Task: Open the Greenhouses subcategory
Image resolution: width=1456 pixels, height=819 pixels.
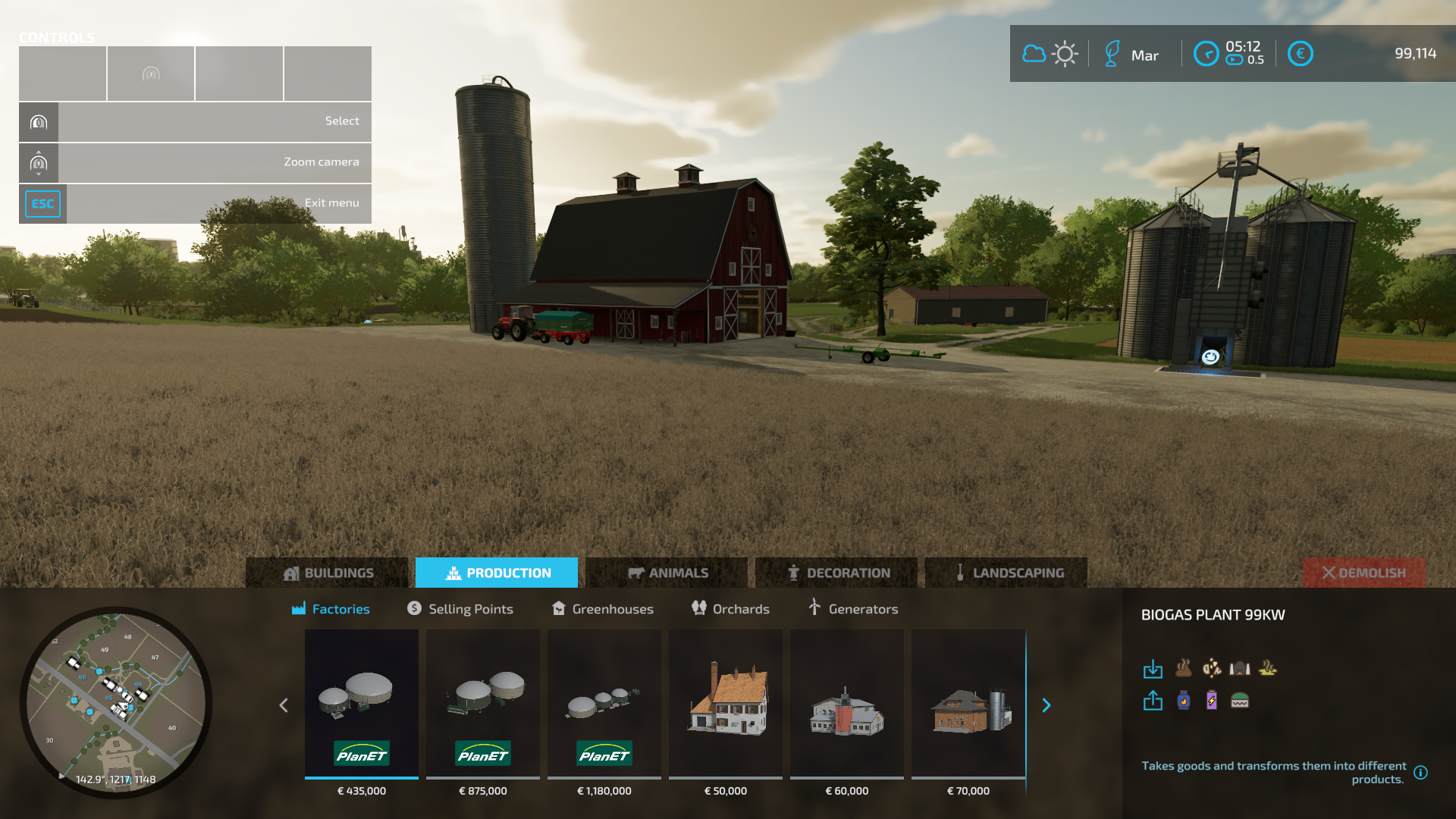Action: tap(603, 609)
